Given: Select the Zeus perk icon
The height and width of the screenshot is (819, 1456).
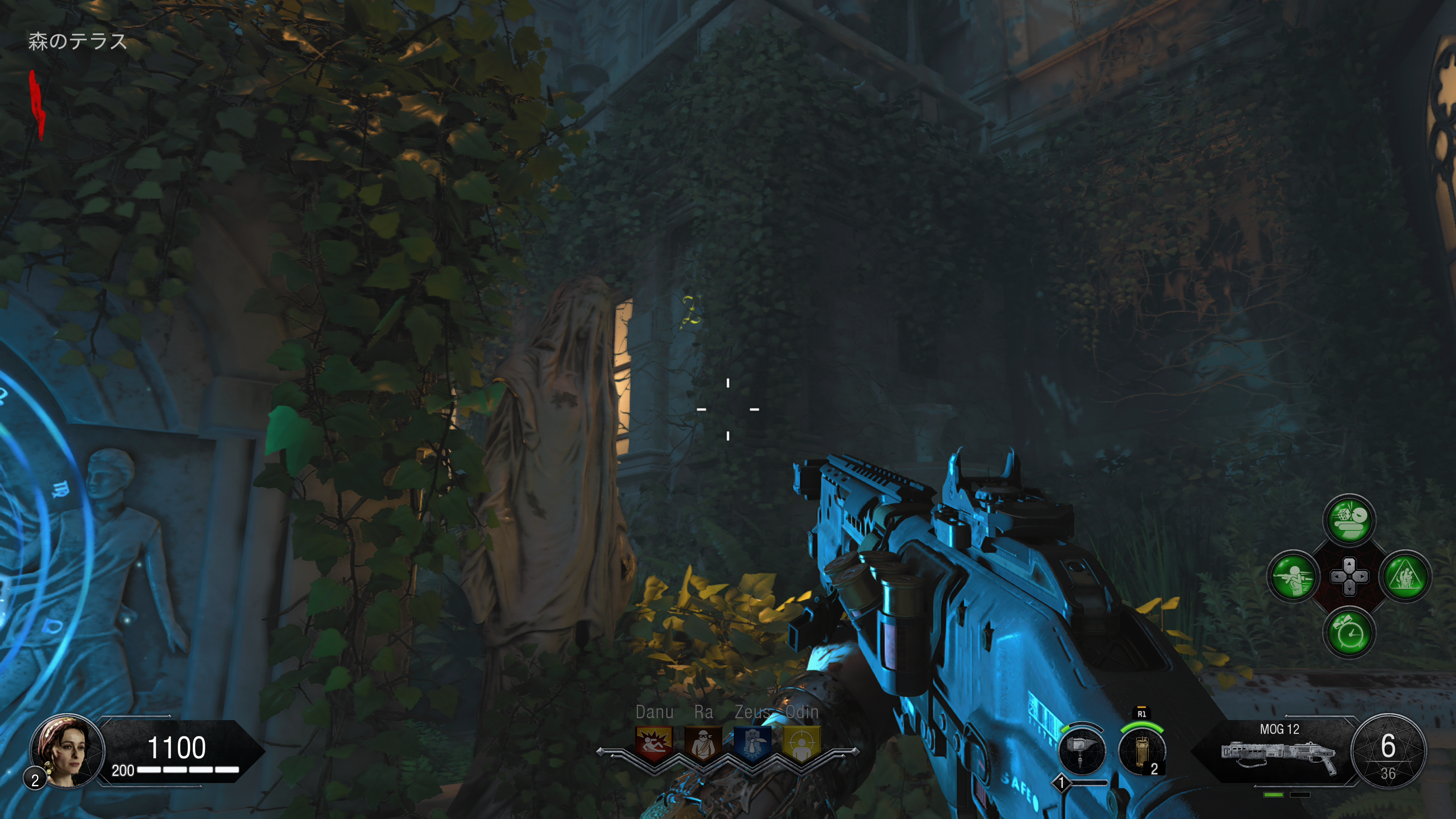Looking at the screenshot, I should click(x=752, y=742).
